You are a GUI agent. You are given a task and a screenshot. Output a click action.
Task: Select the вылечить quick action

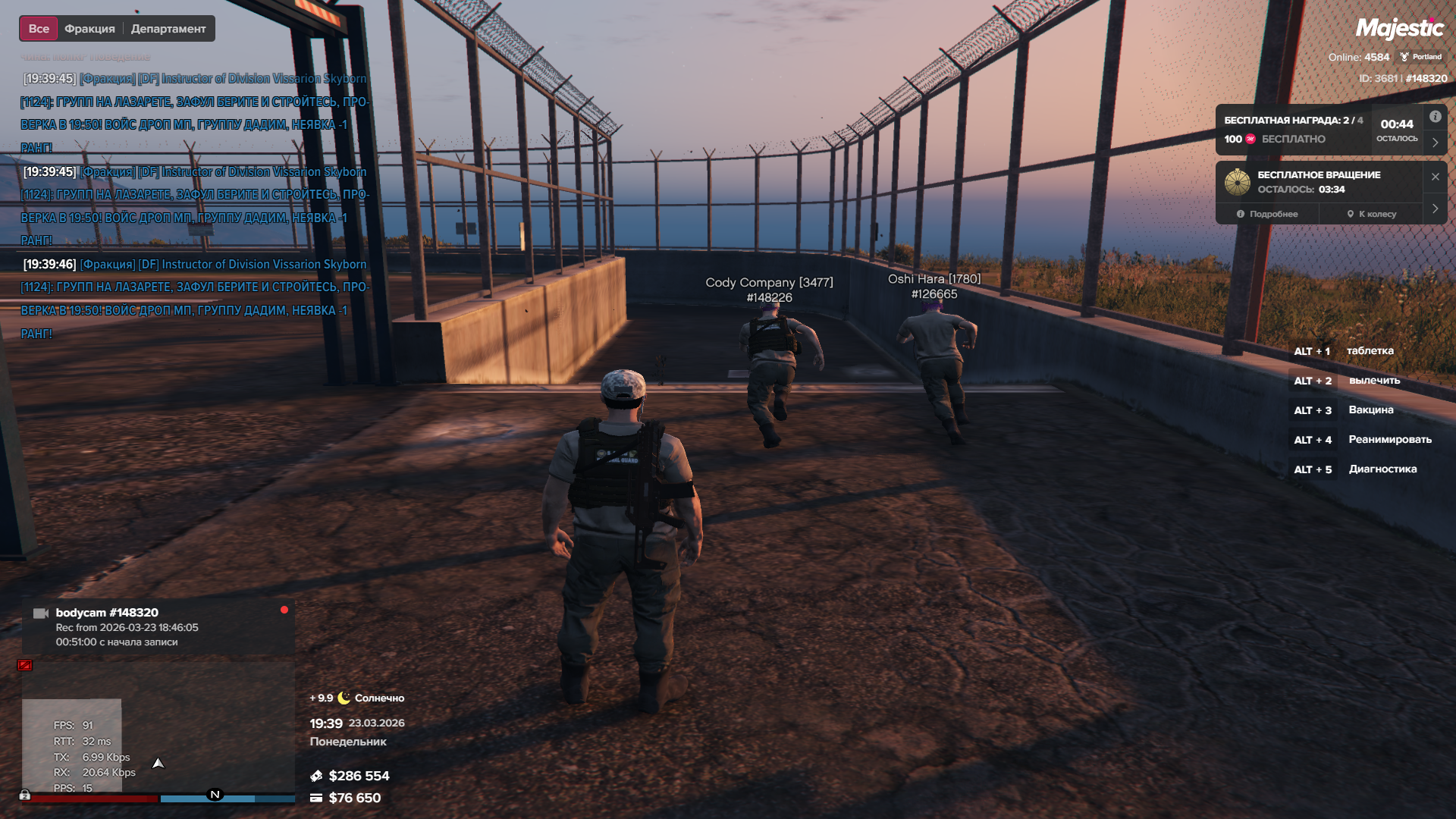point(1373,381)
